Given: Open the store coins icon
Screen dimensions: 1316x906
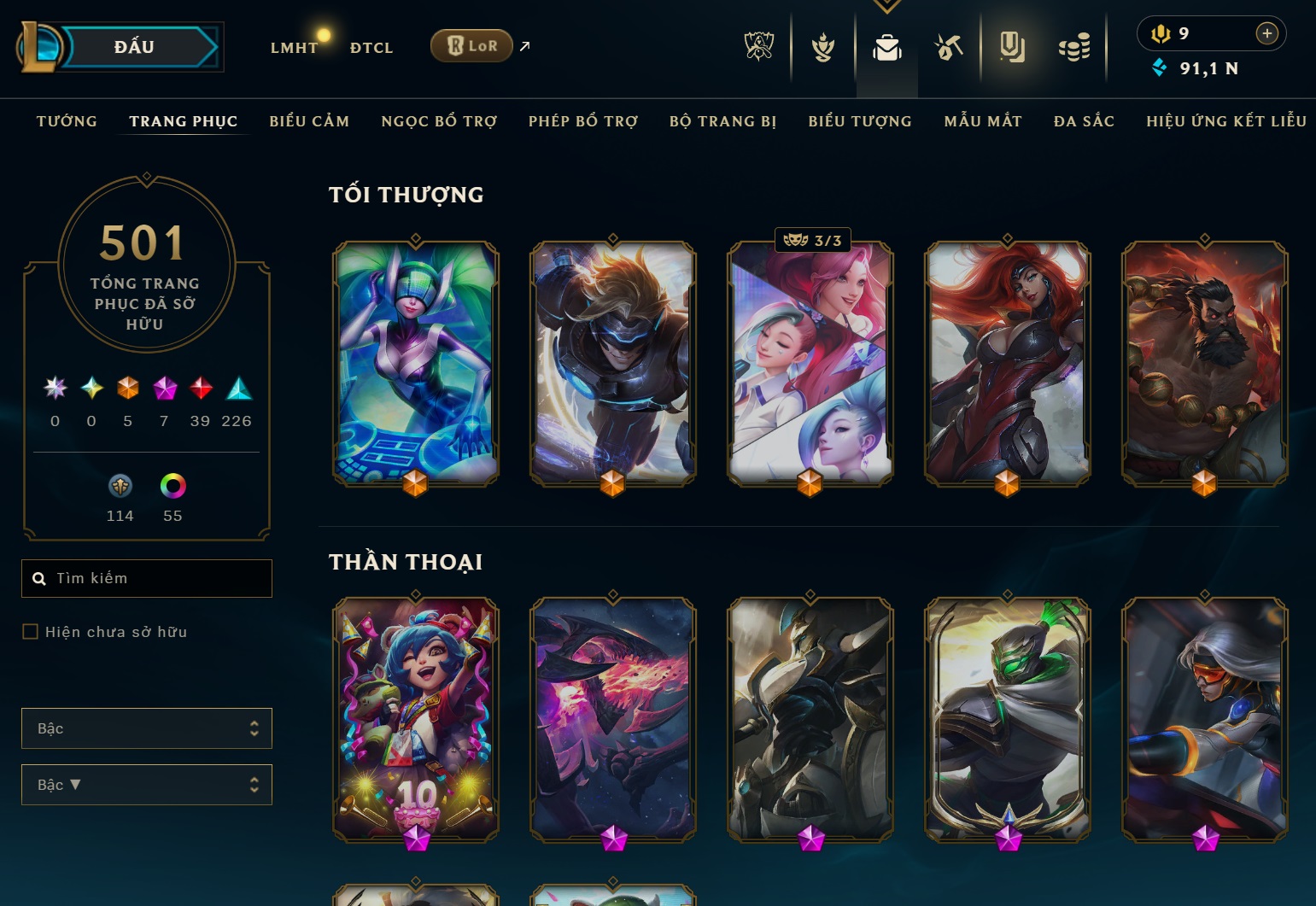Looking at the screenshot, I should tap(1074, 47).
